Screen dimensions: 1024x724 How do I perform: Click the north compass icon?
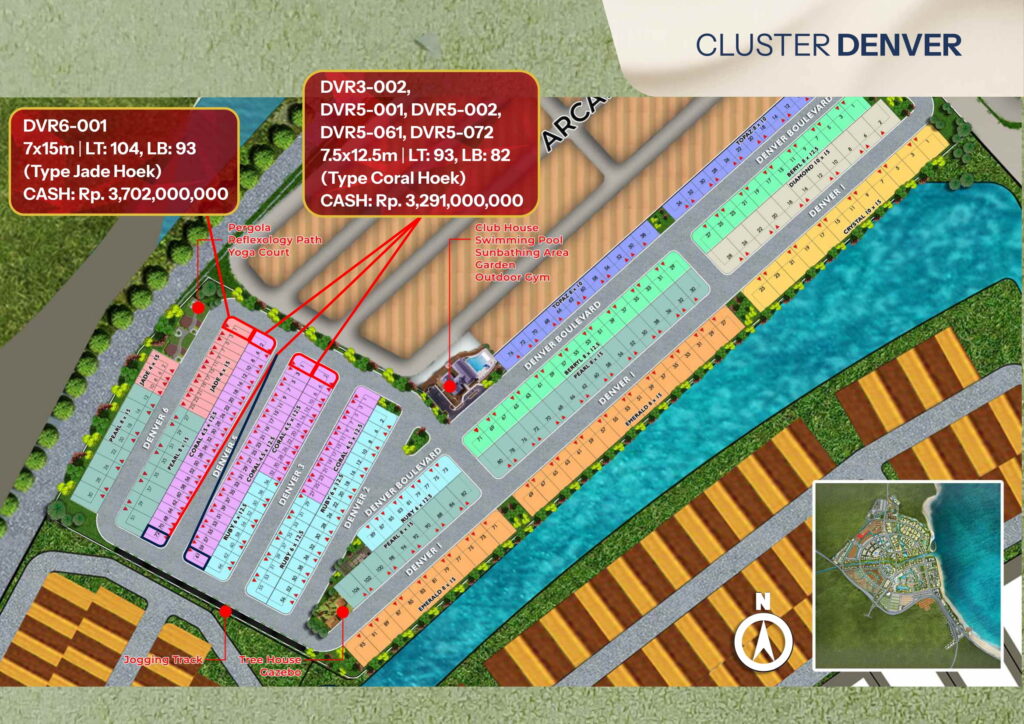point(762,633)
